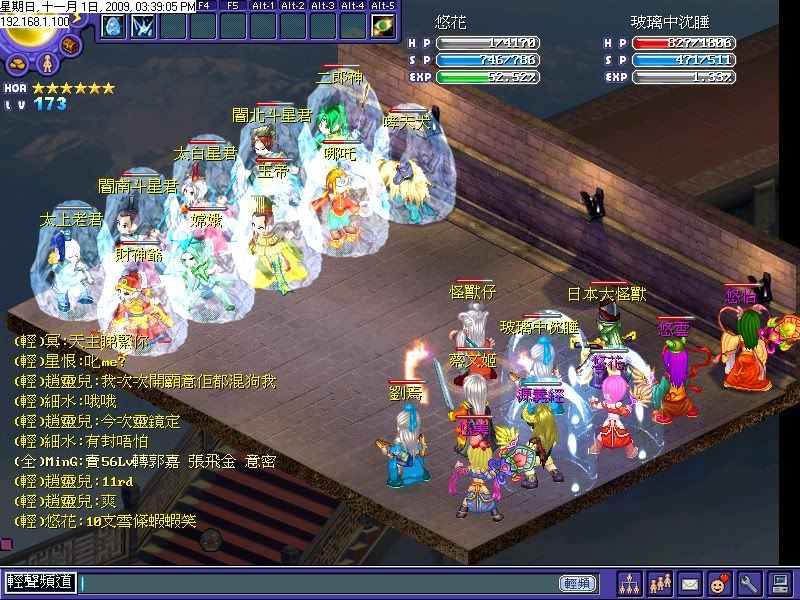Click the small pink square by chat

click(x=5, y=544)
